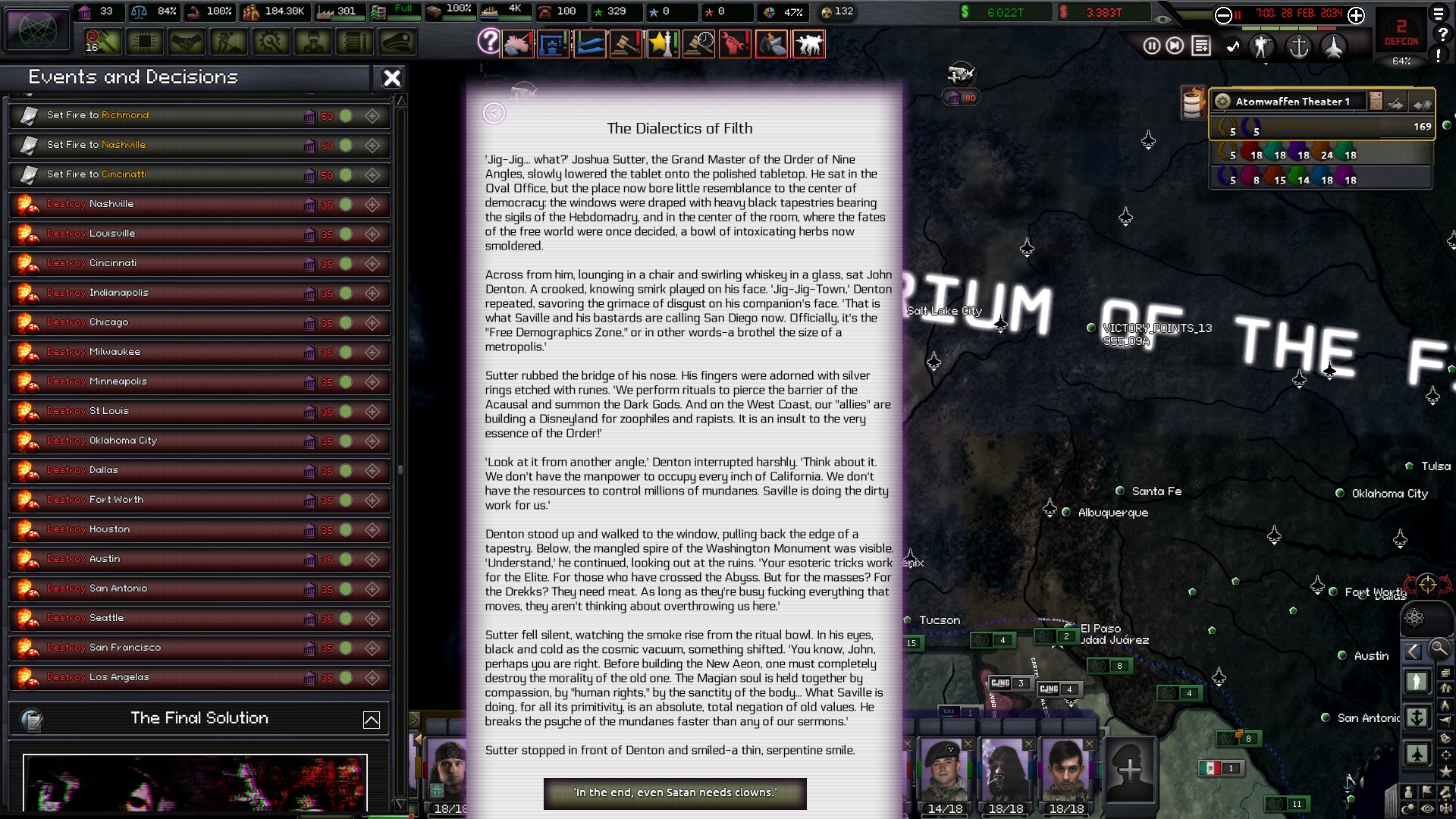The image size is (1456, 819).
Task: Decrease game speed with minus button
Action: tap(1223, 15)
